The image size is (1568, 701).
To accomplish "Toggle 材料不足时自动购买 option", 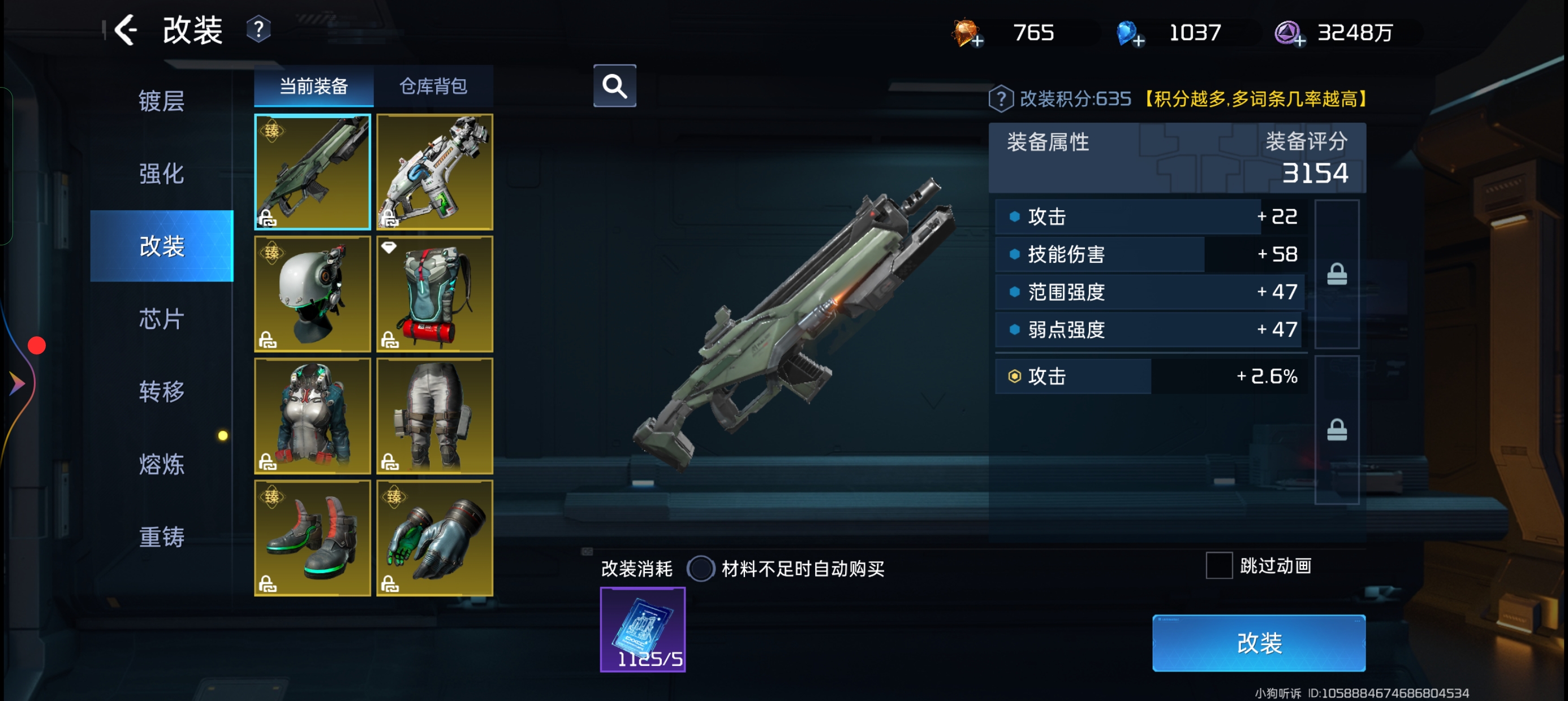I will pos(701,569).
